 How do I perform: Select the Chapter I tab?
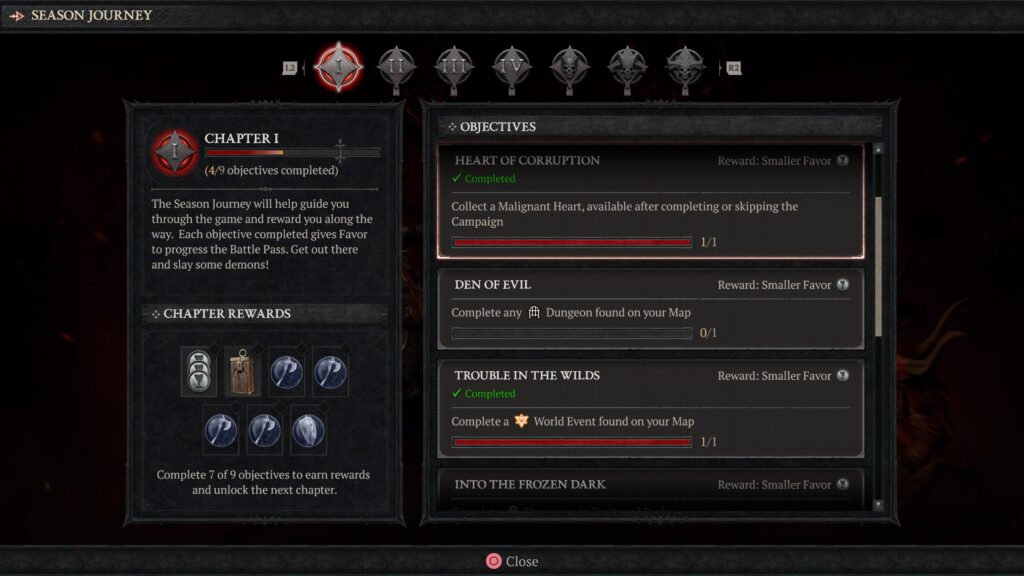tap(338, 67)
